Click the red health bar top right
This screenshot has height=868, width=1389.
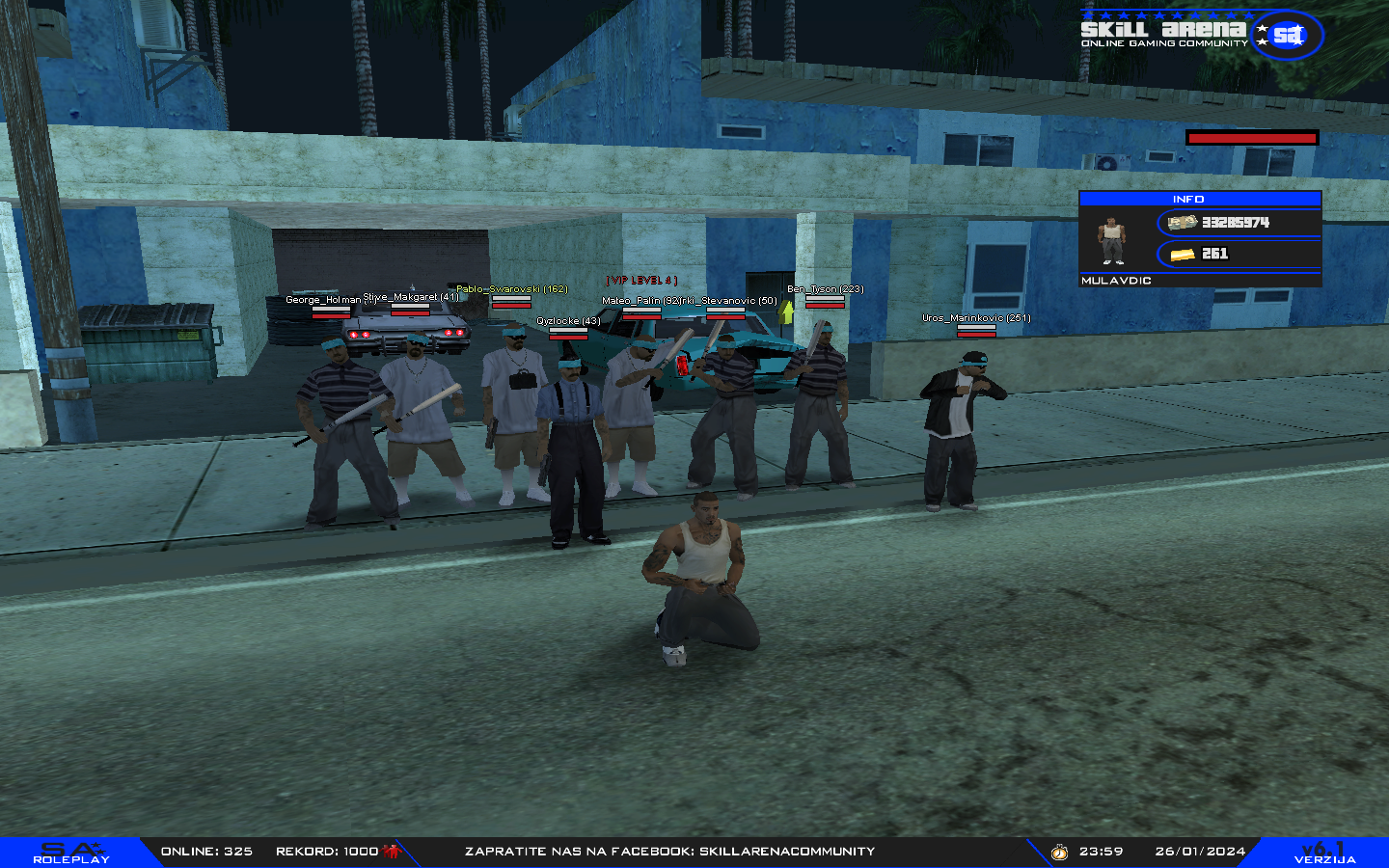1251,137
